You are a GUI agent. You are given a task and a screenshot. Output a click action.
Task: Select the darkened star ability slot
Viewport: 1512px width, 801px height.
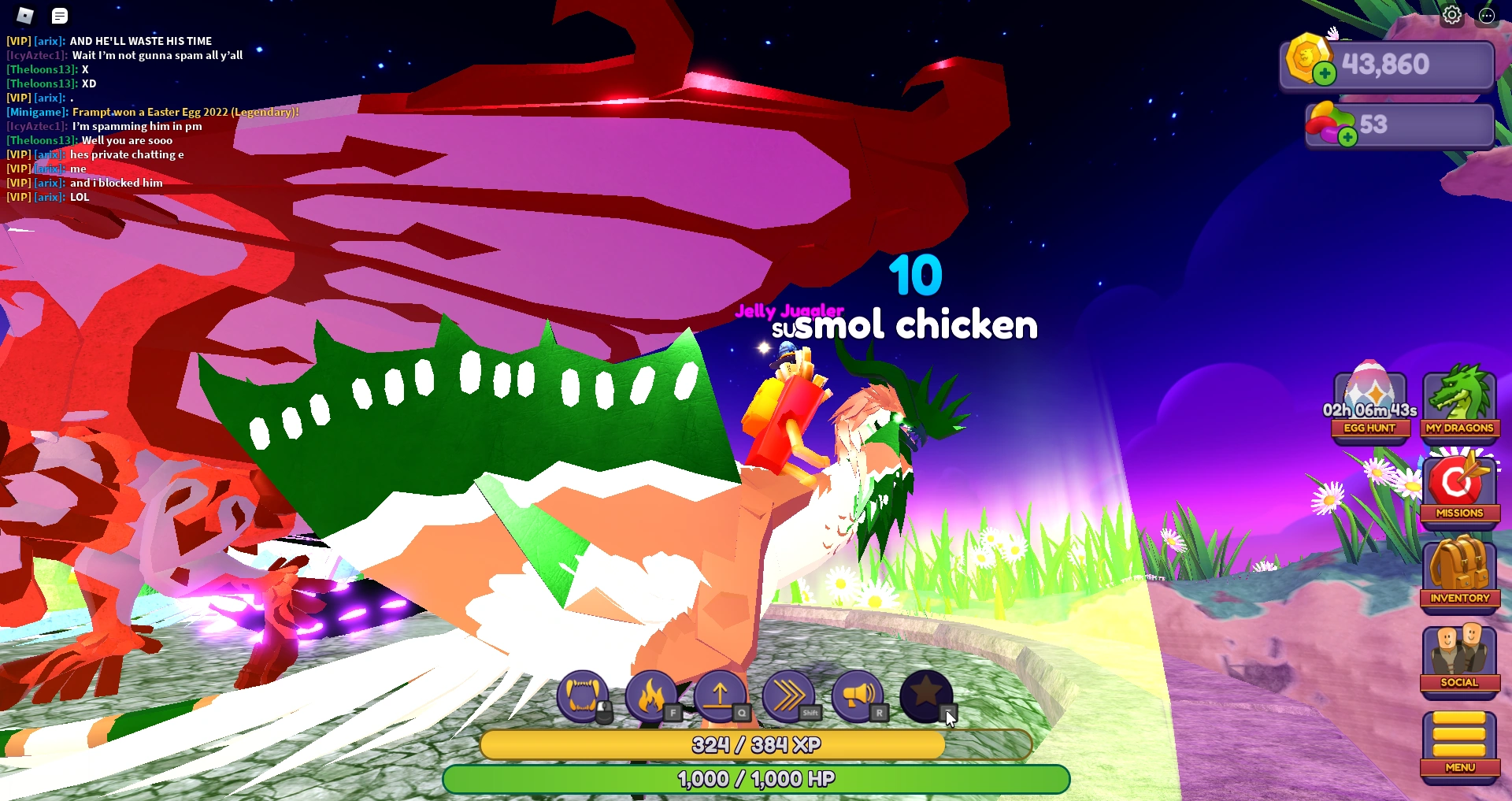coord(925,698)
